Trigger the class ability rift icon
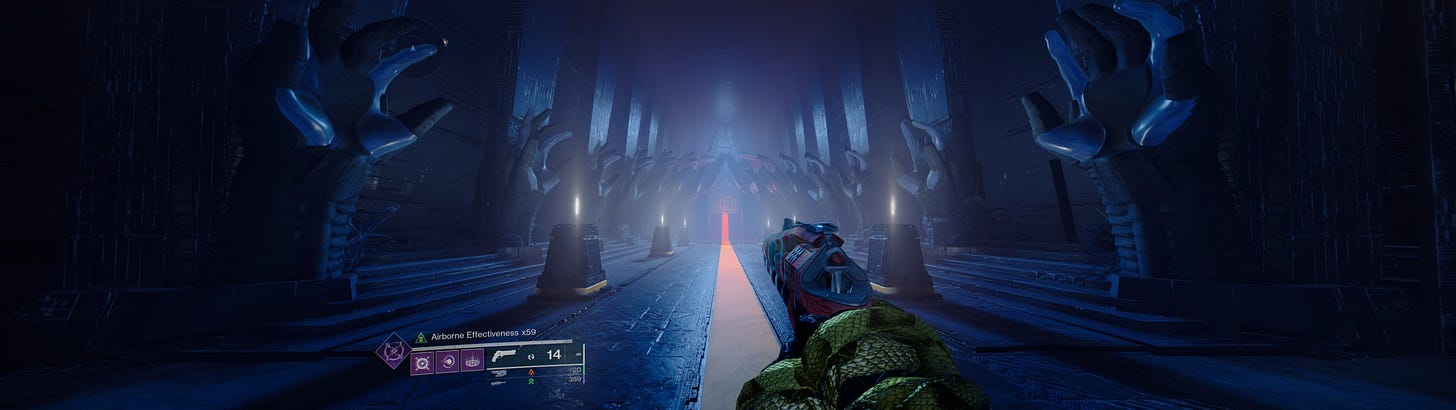This screenshot has width=1456, height=410. [x=472, y=359]
